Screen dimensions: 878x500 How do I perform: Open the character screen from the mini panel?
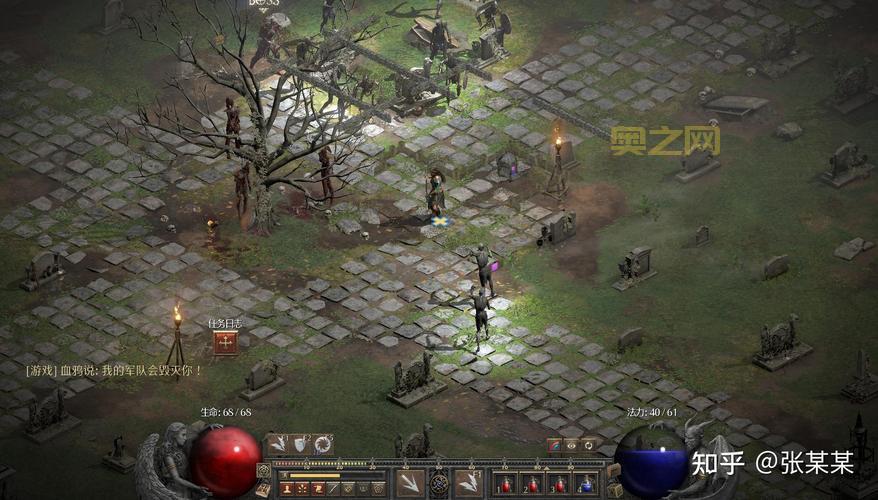(x=287, y=488)
